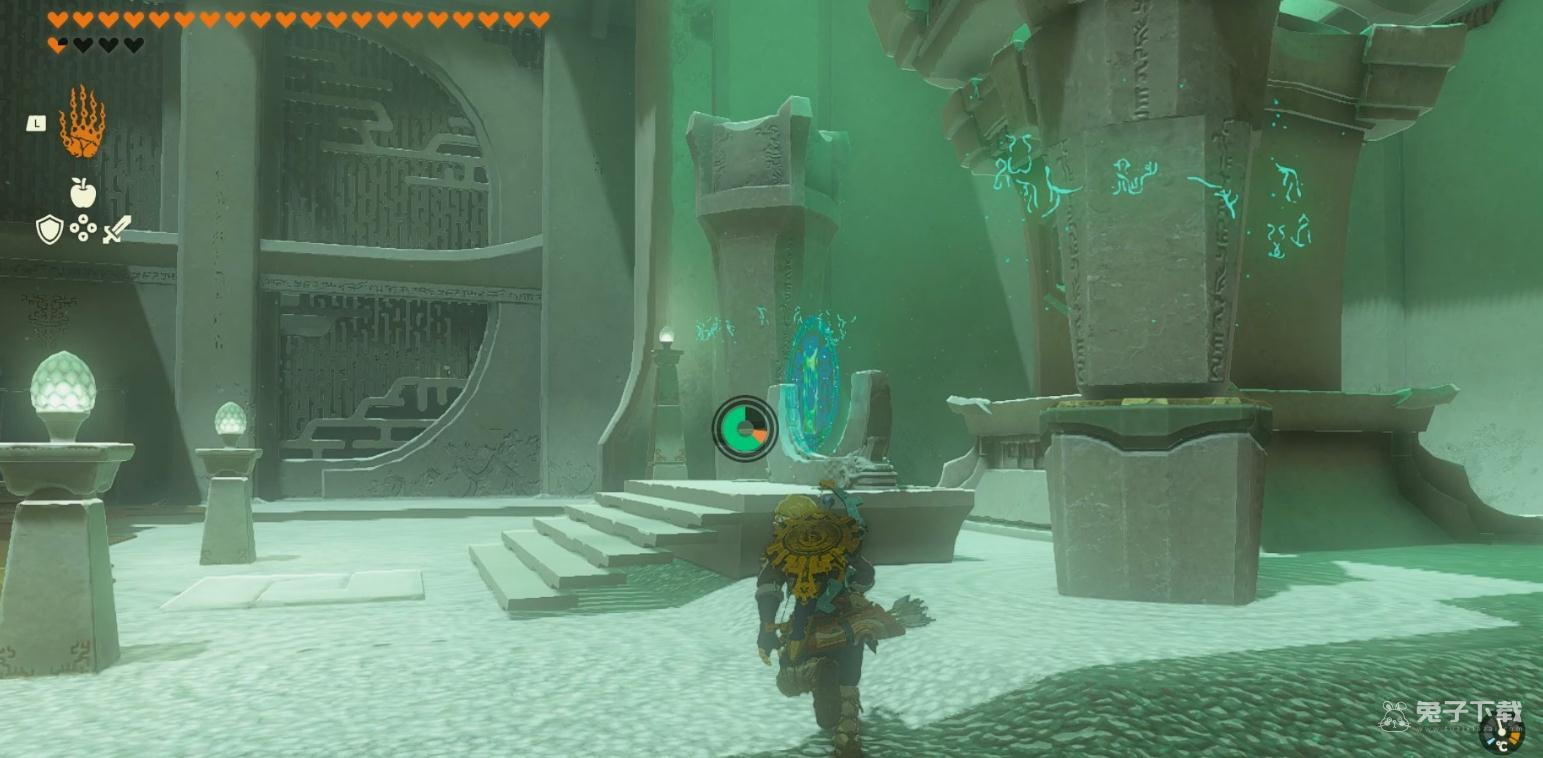Activate the orange Ultrahand ability icon
1543x758 pixels.
click(x=82, y=123)
